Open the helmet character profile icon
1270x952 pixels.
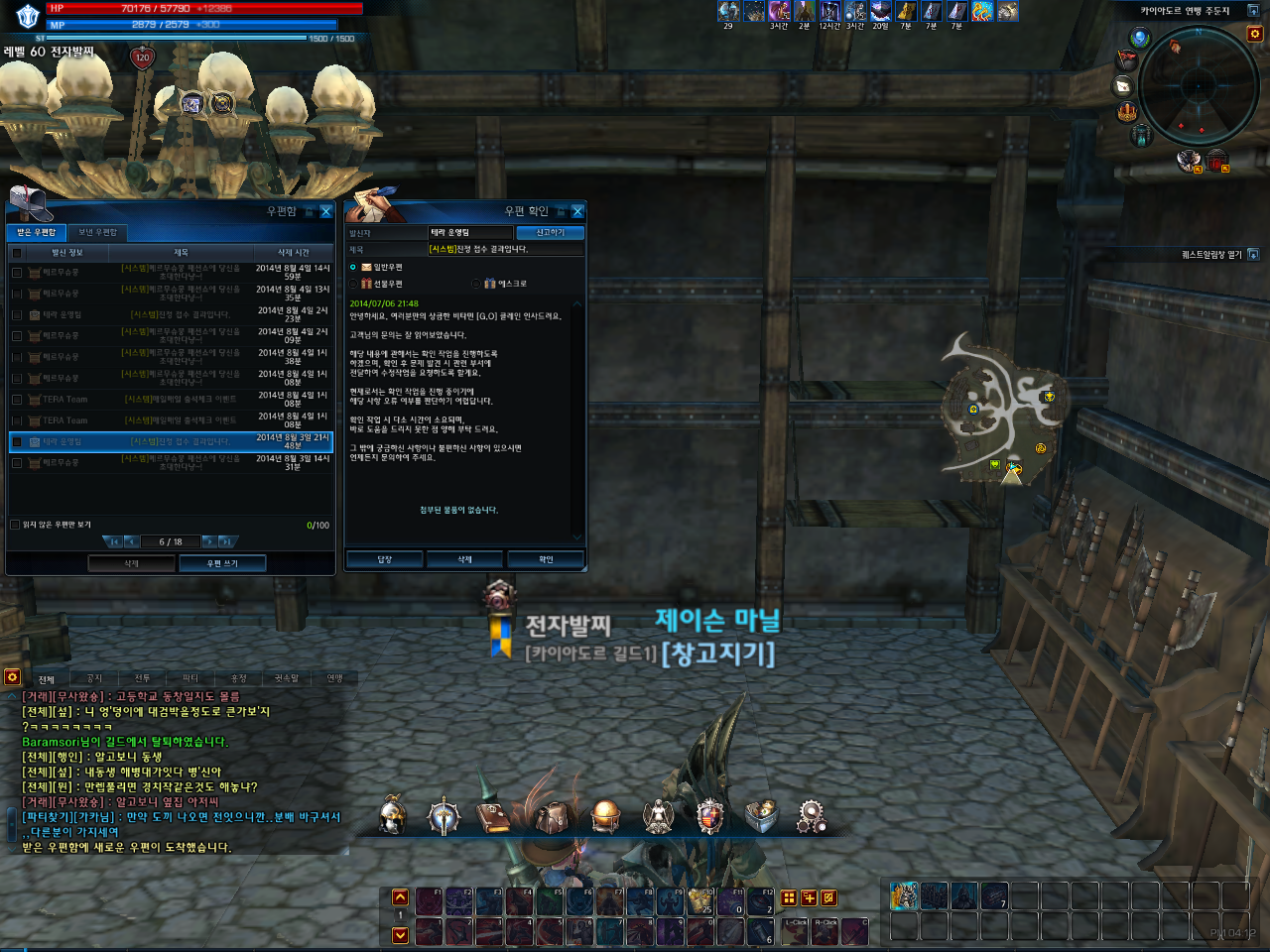tap(393, 816)
